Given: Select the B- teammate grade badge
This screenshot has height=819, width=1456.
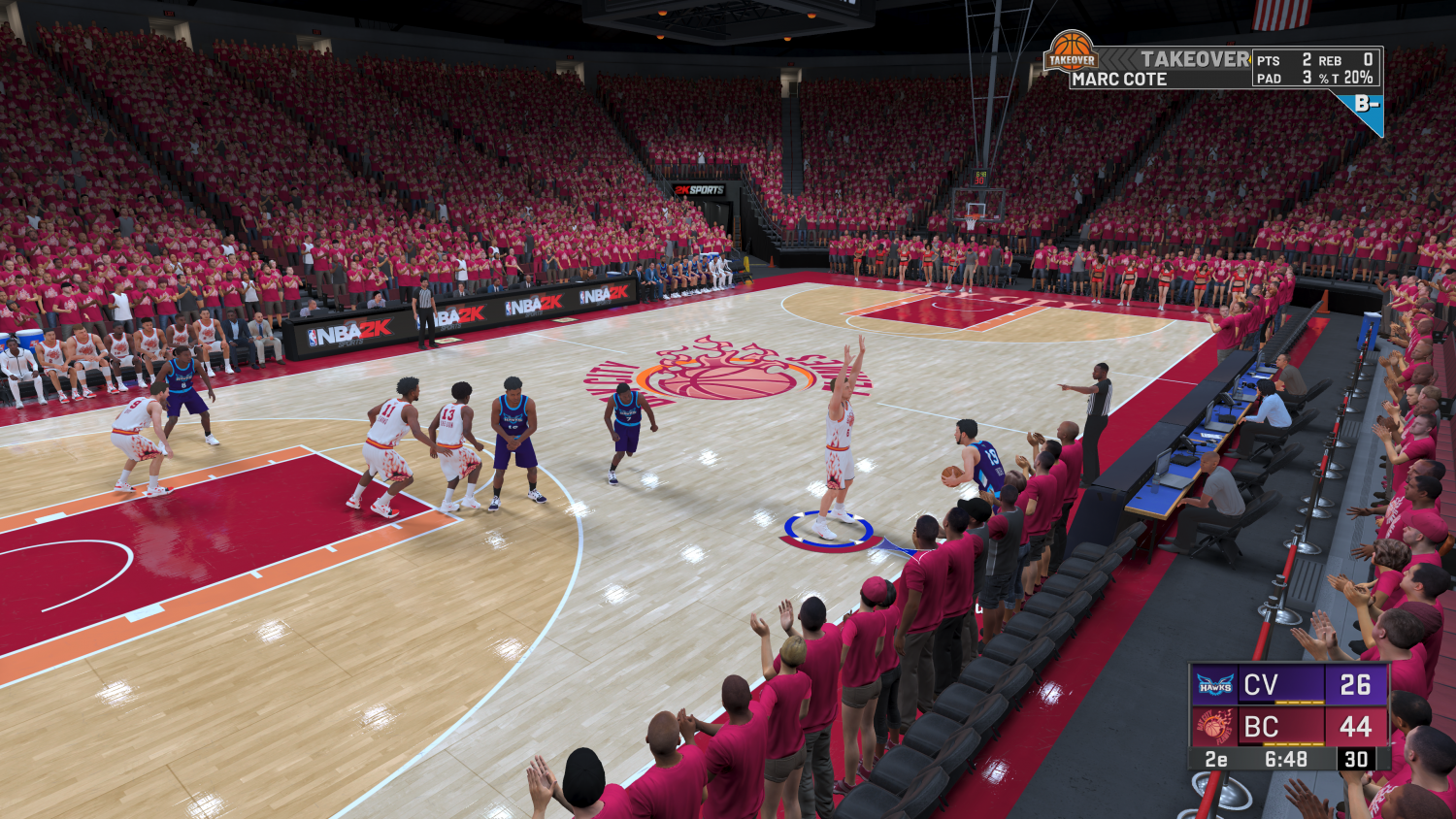Looking at the screenshot, I should [1366, 105].
